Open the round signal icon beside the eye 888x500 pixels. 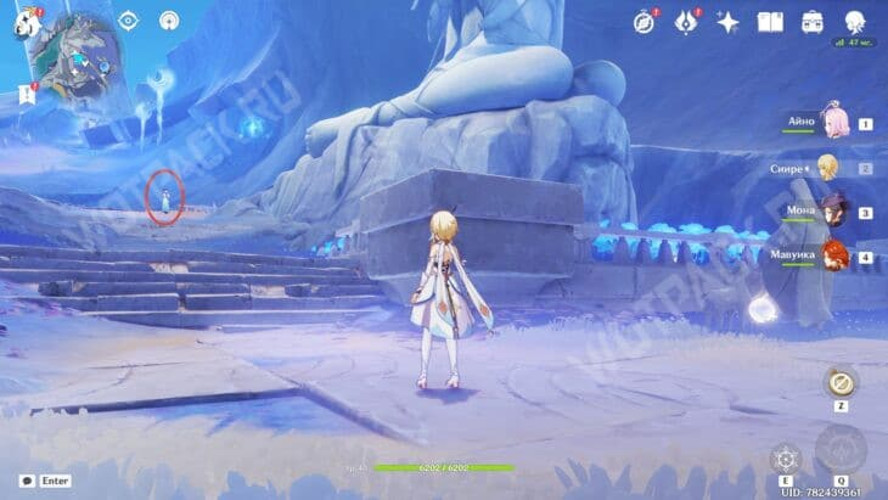click(169, 20)
